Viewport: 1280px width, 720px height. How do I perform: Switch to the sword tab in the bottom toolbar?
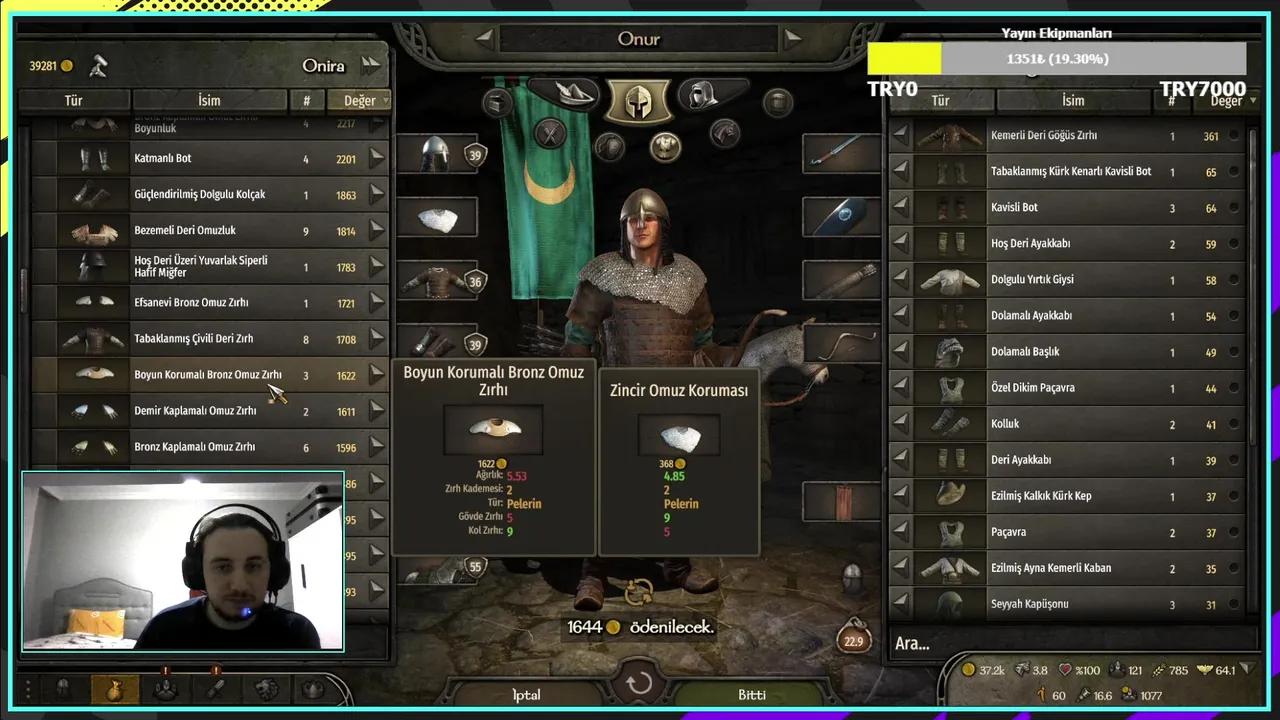217,690
